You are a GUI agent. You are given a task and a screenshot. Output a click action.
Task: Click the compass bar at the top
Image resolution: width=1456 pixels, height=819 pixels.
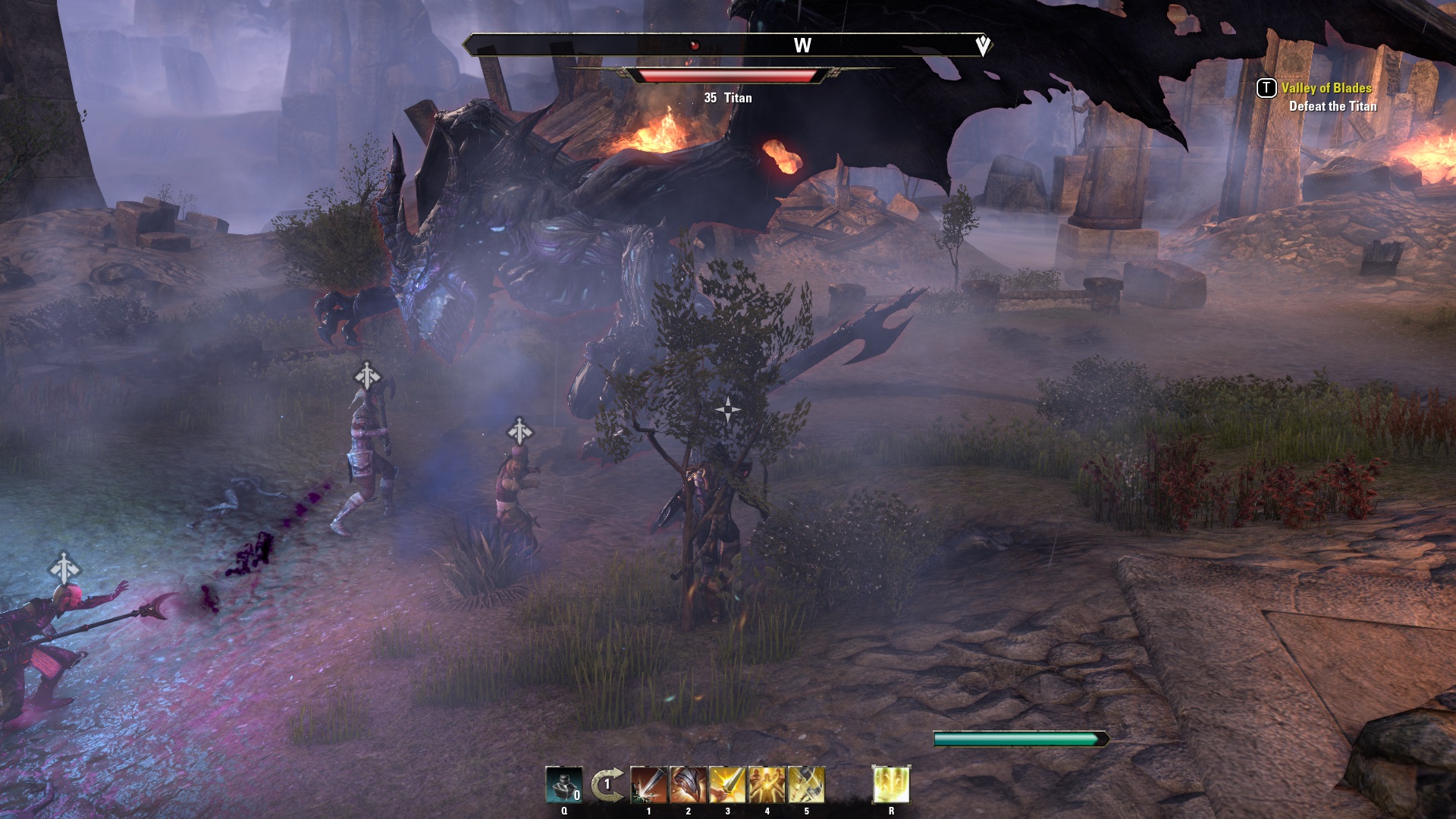click(x=726, y=45)
